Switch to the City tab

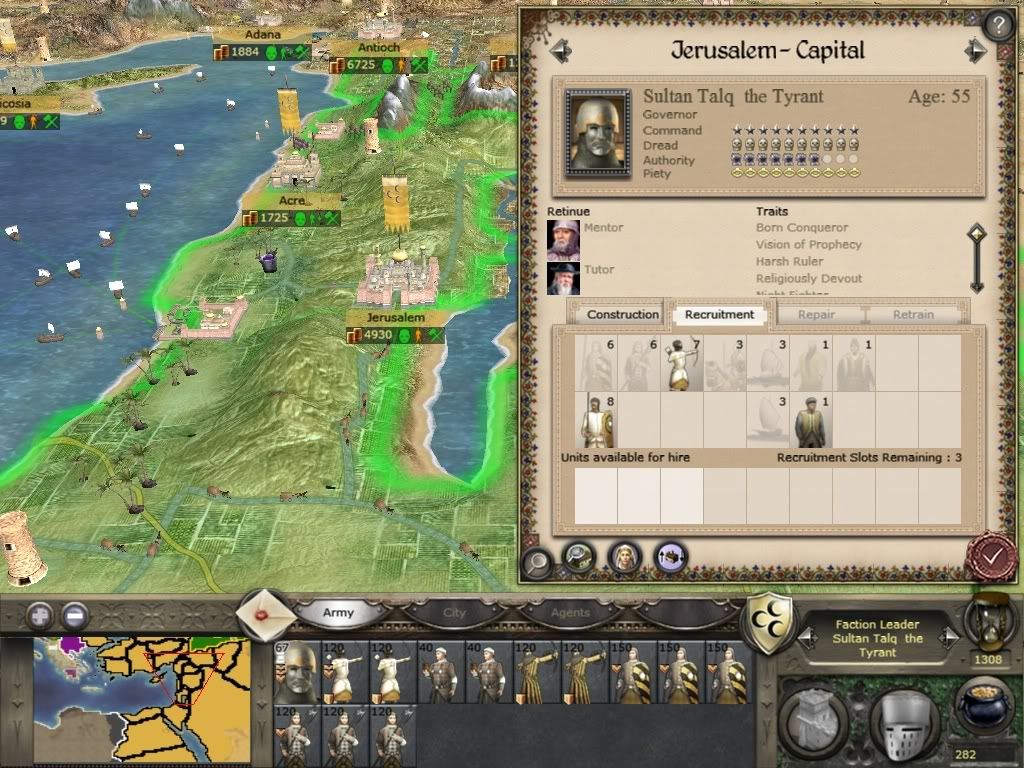coord(455,612)
